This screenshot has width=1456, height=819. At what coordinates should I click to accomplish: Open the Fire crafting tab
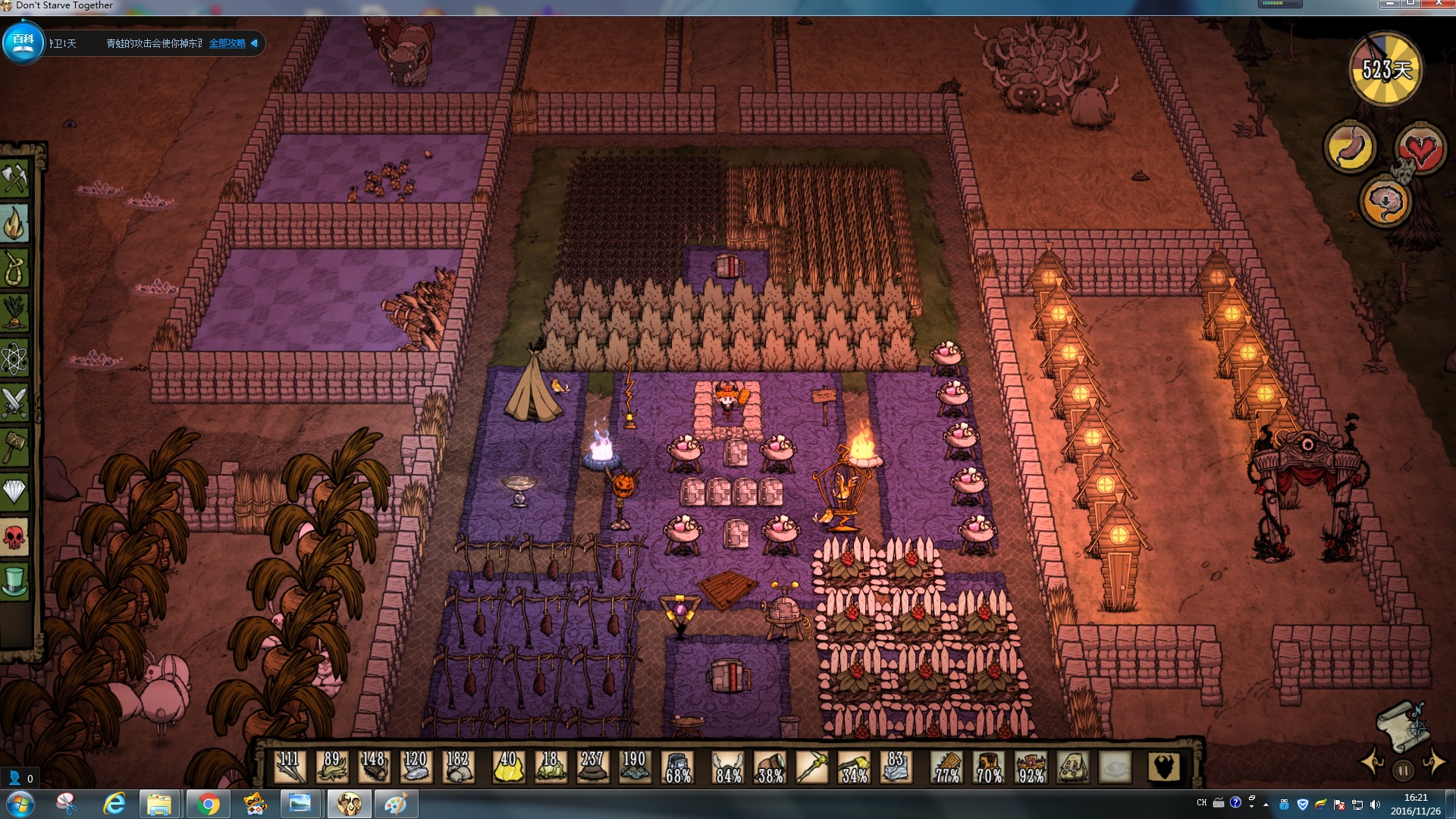pos(14,224)
